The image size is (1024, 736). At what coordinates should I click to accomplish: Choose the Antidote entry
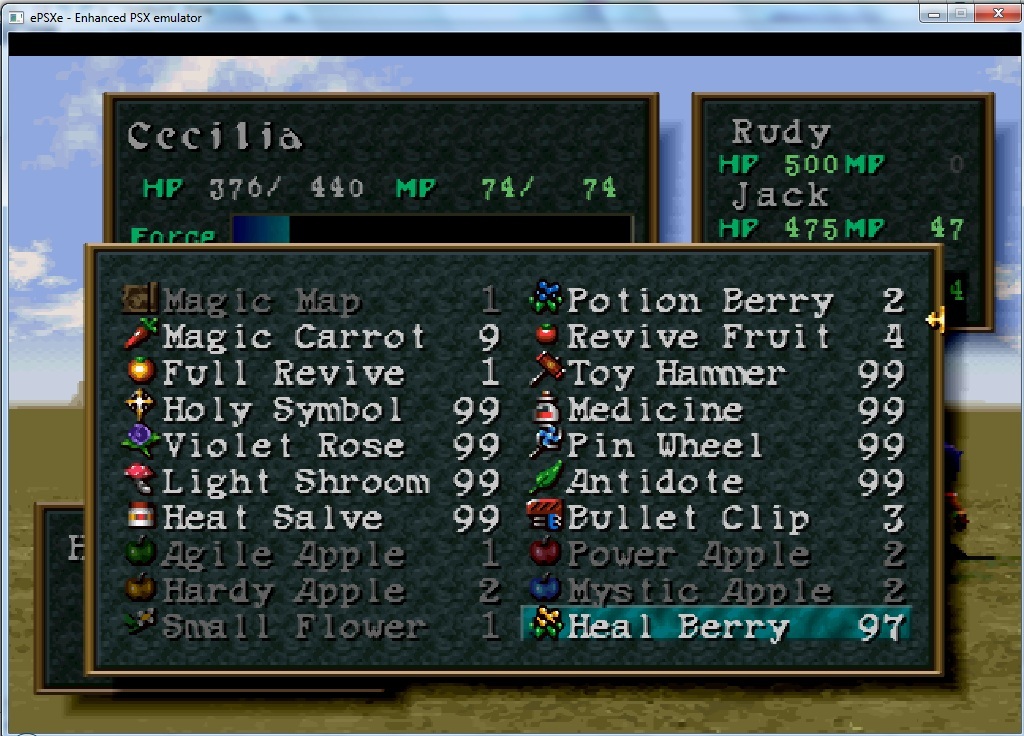pos(655,482)
